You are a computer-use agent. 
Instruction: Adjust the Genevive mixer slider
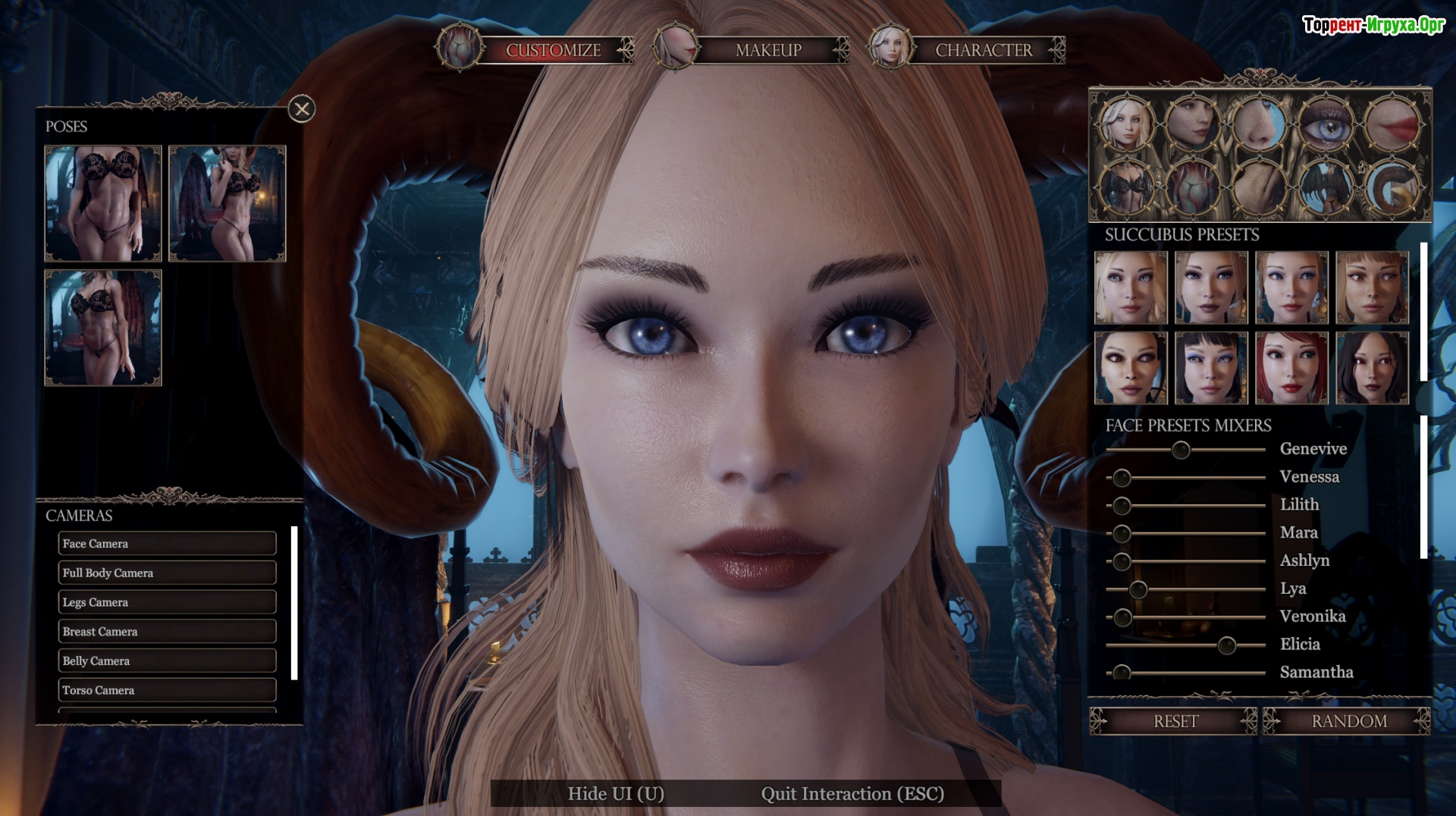coord(1181,450)
